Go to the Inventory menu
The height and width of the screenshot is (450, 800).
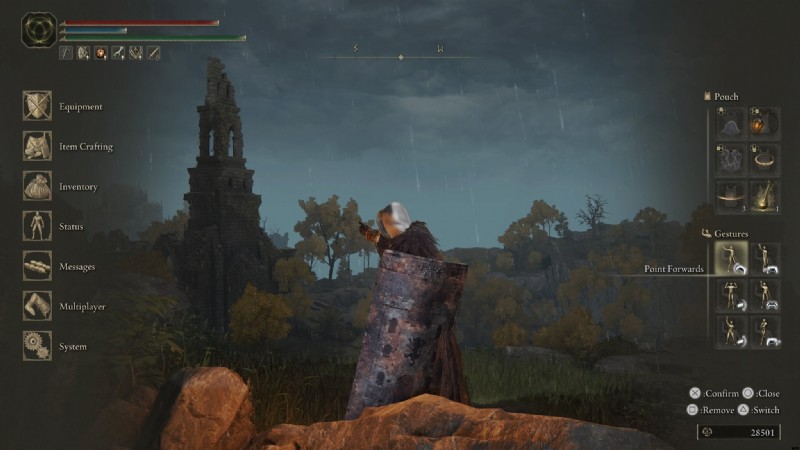[x=38, y=186]
